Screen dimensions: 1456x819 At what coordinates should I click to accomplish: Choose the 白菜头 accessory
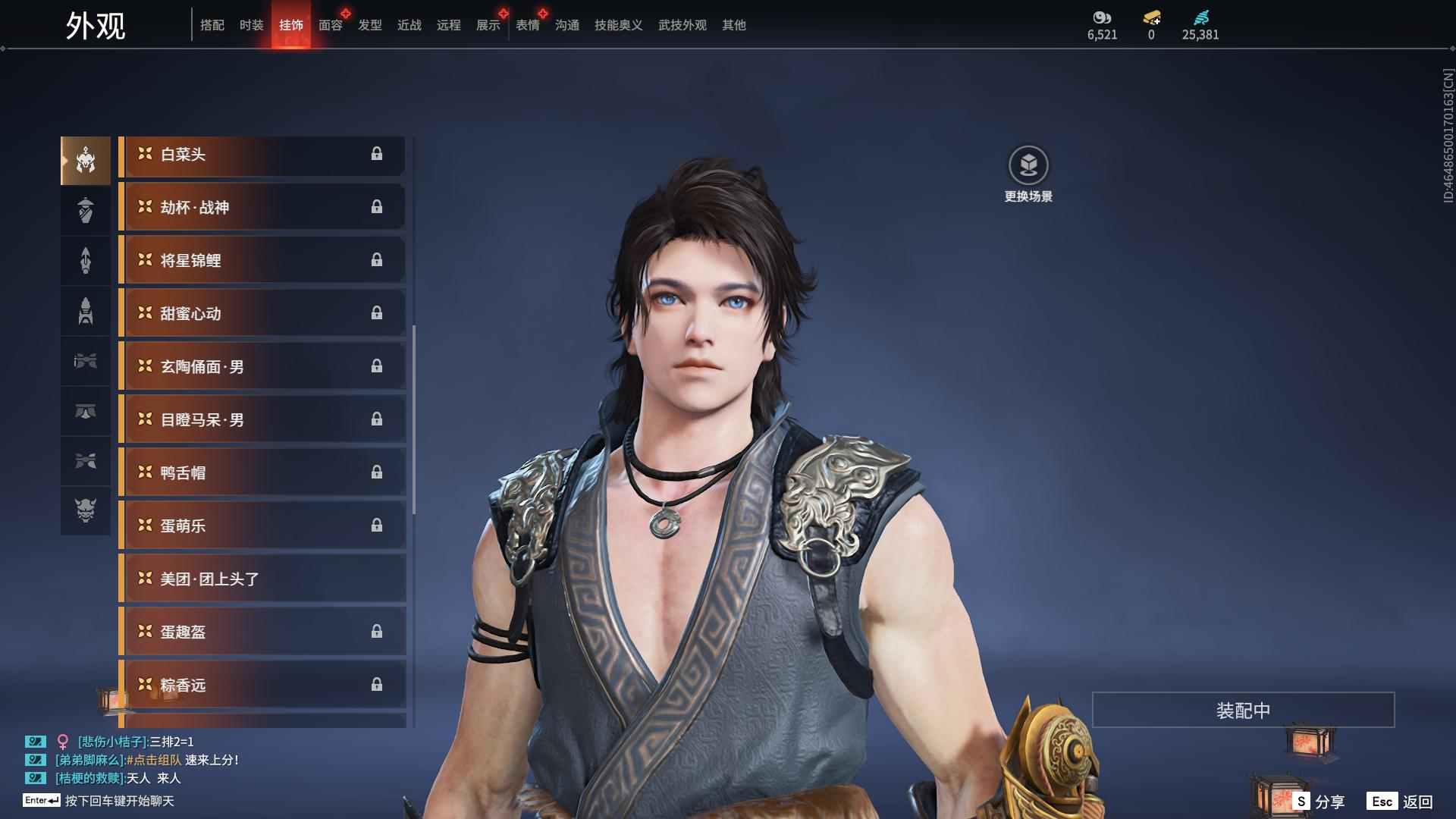[x=262, y=155]
